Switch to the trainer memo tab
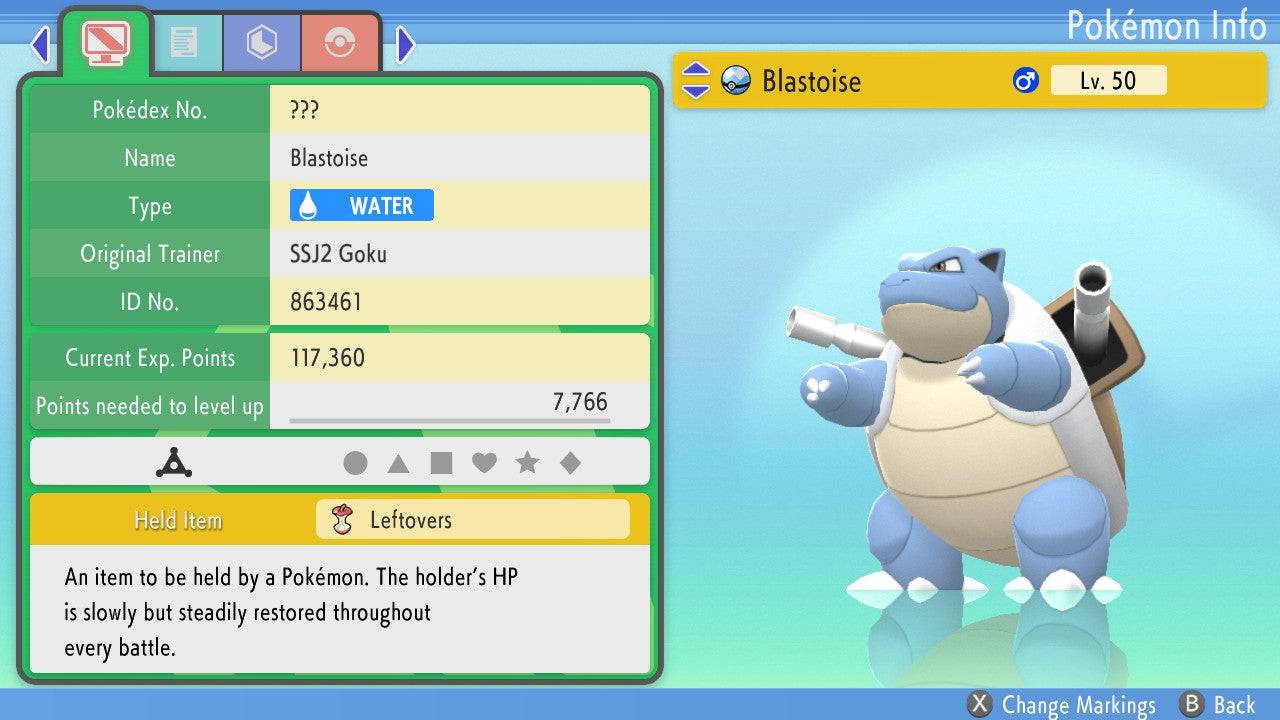Viewport: 1280px width, 720px height. [183, 42]
